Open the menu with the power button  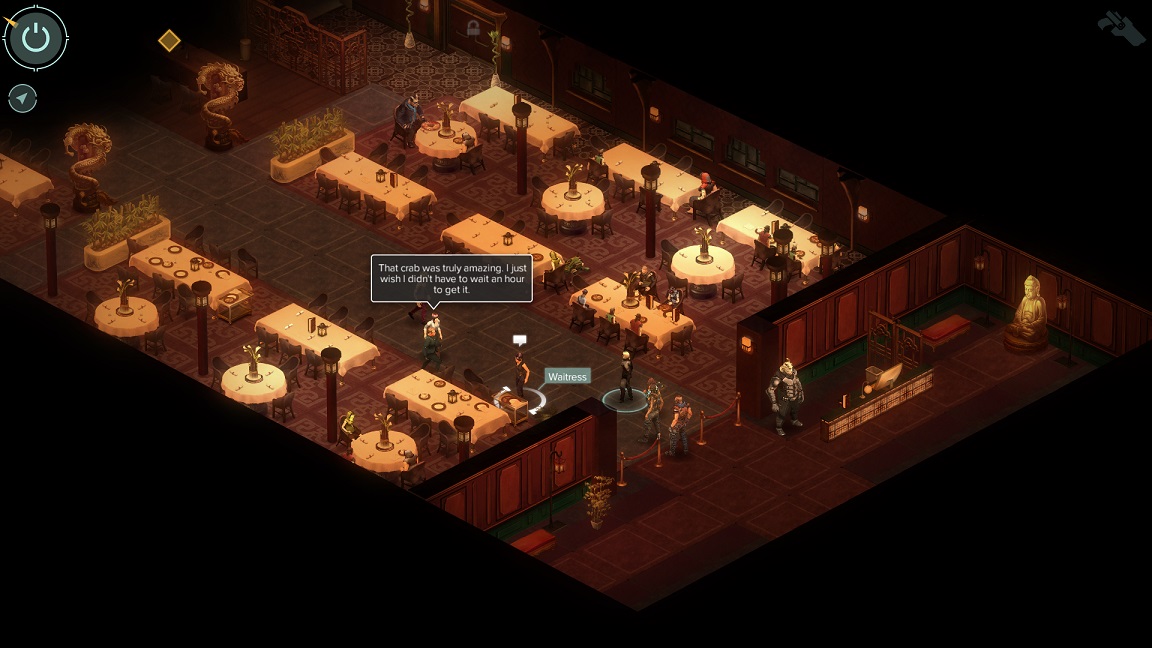36,39
